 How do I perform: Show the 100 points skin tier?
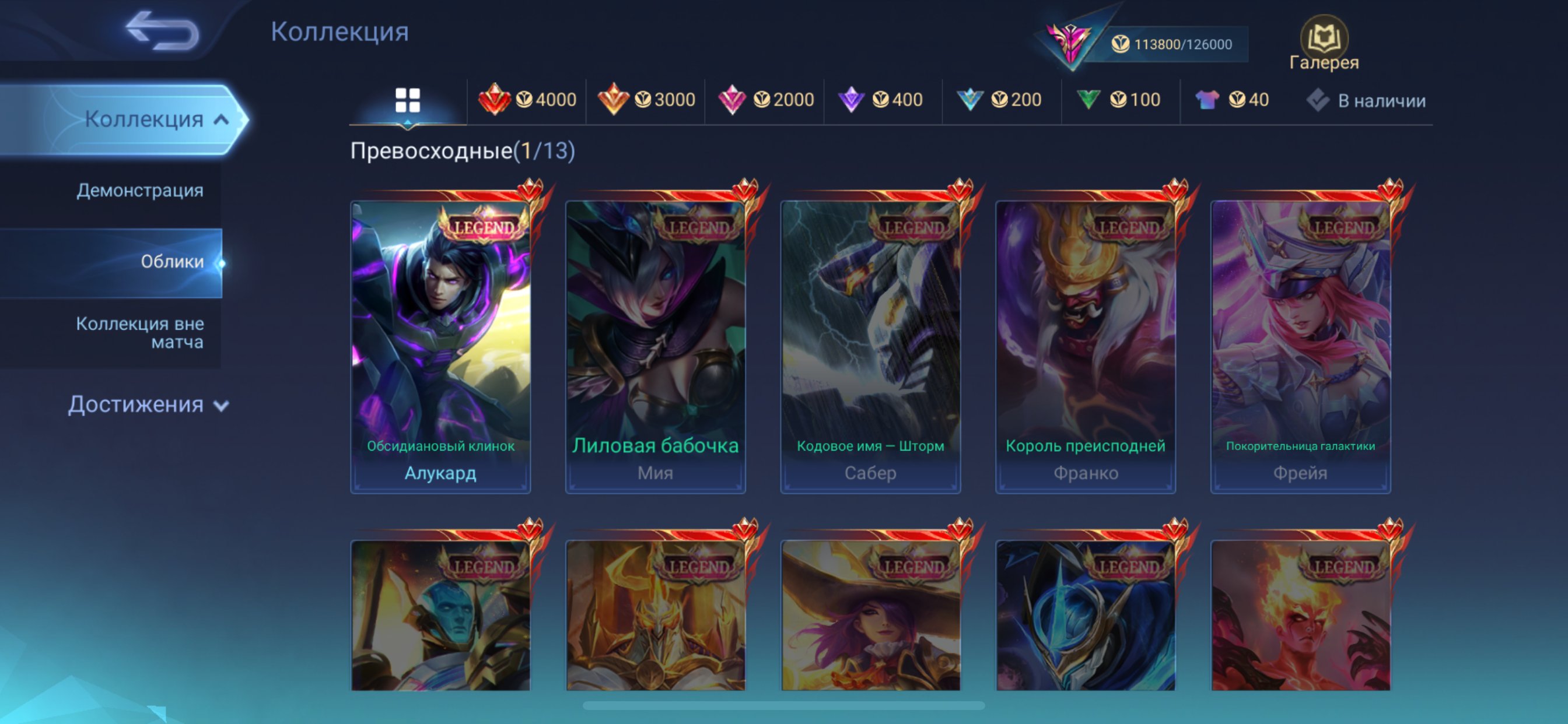1118,100
